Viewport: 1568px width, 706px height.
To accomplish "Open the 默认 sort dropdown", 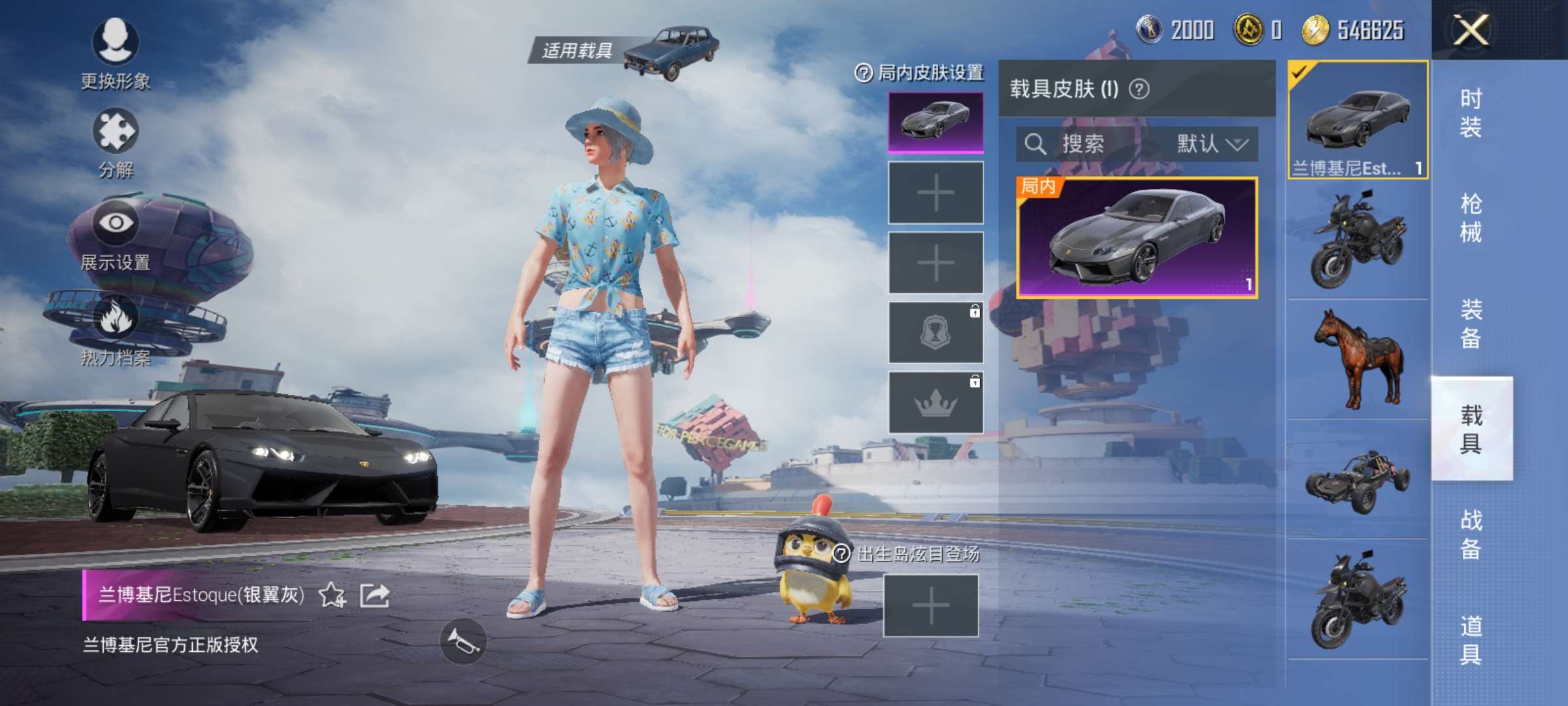I will click(1213, 144).
